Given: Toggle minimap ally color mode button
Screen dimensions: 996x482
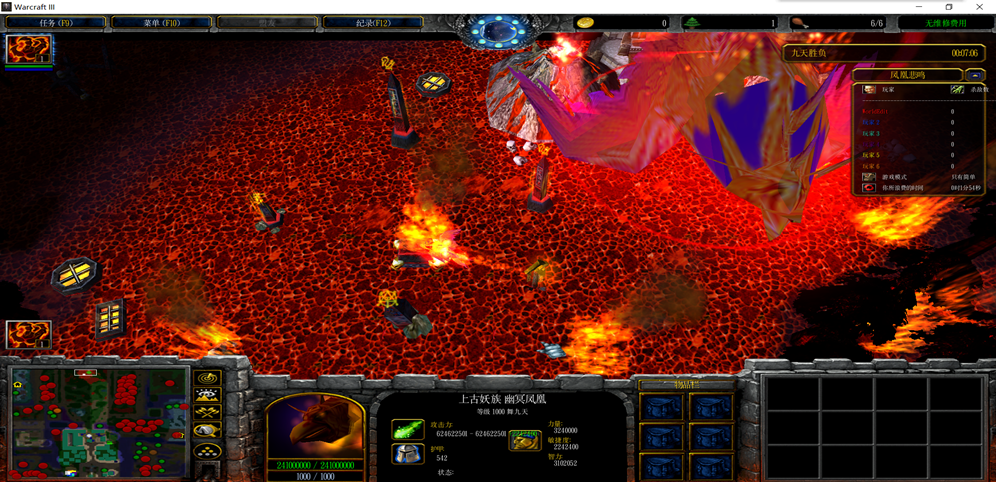Looking at the screenshot, I should coord(208,413).
